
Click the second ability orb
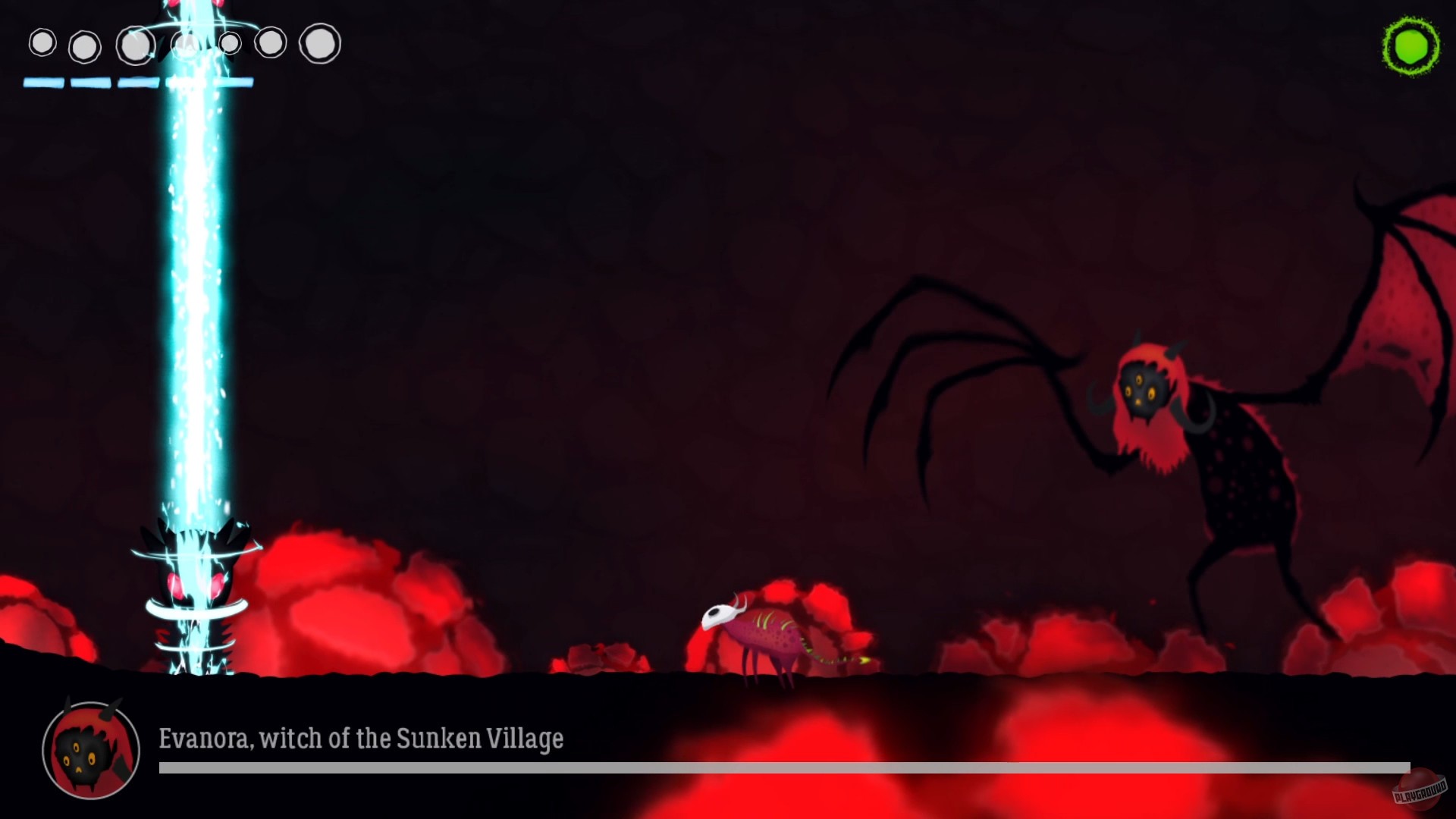[x=85, y=45]
